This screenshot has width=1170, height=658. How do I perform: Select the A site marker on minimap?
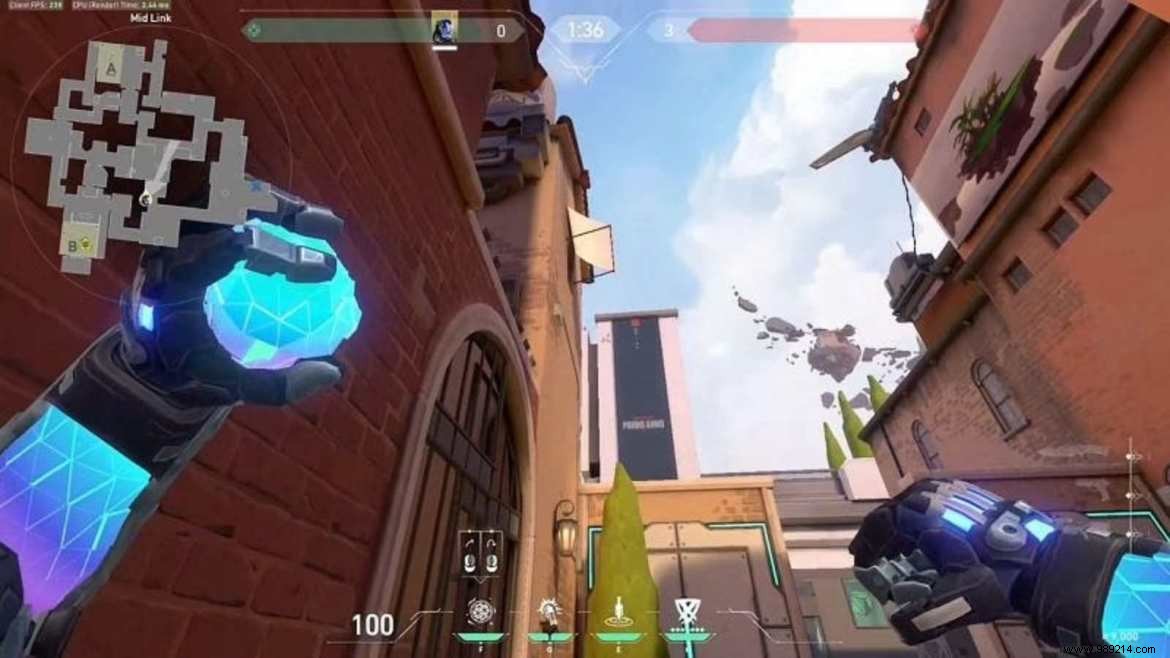coord(110,68)
